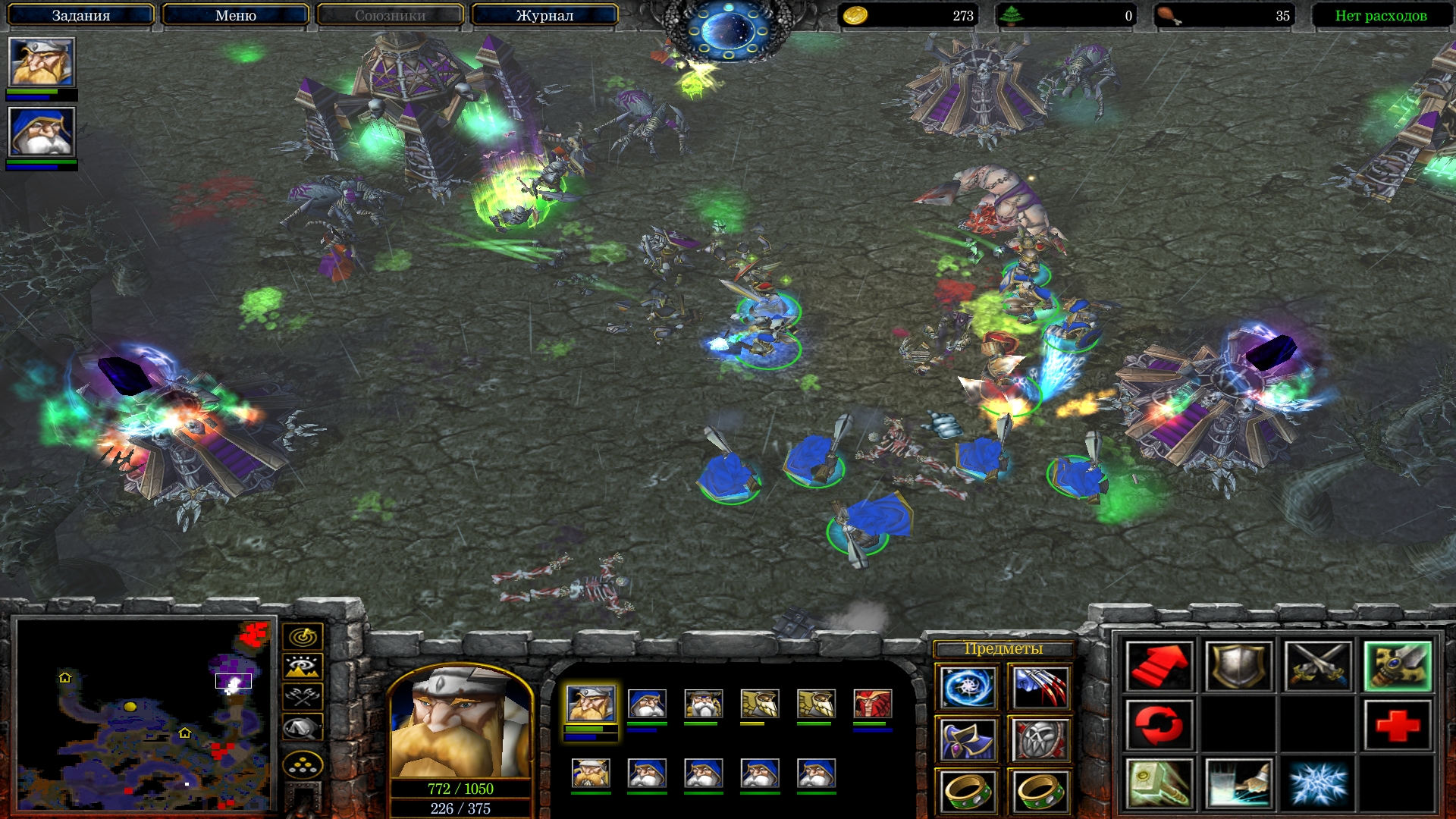Select the Mountain King hero portrait icon
Viewport: 1456px width, 819px height.
click(42, 62)
